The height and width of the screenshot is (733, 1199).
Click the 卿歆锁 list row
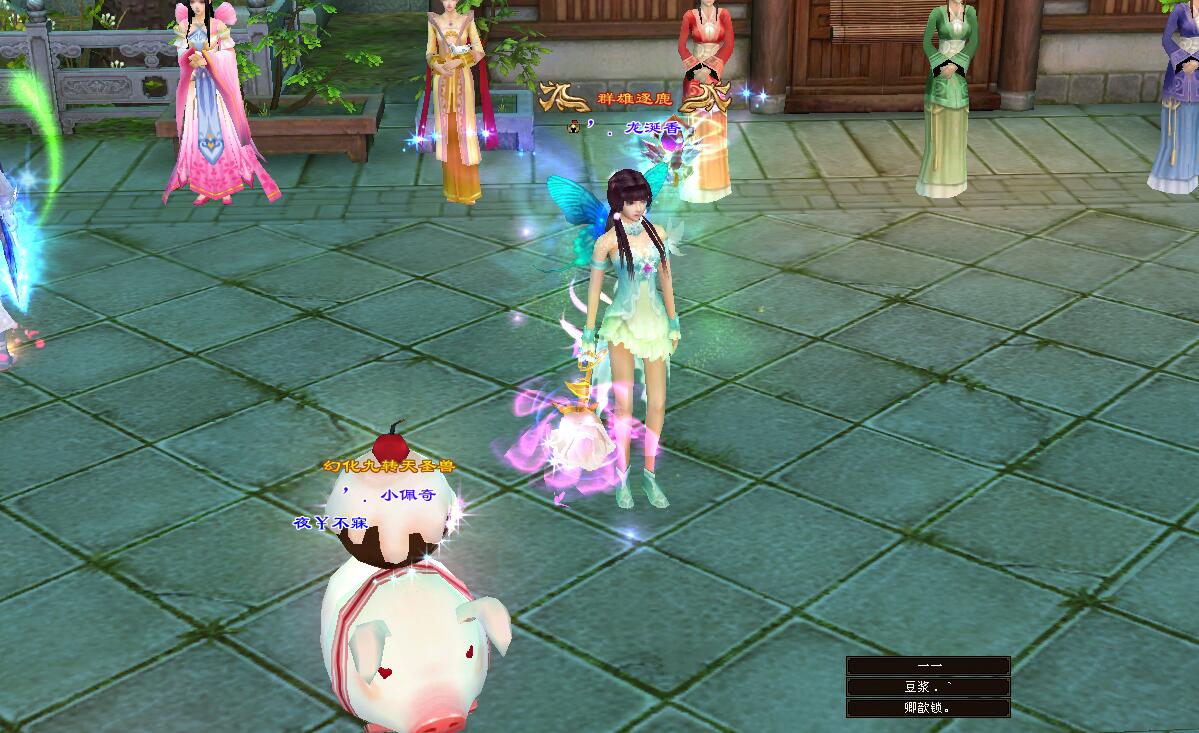[x=928, y=708]
